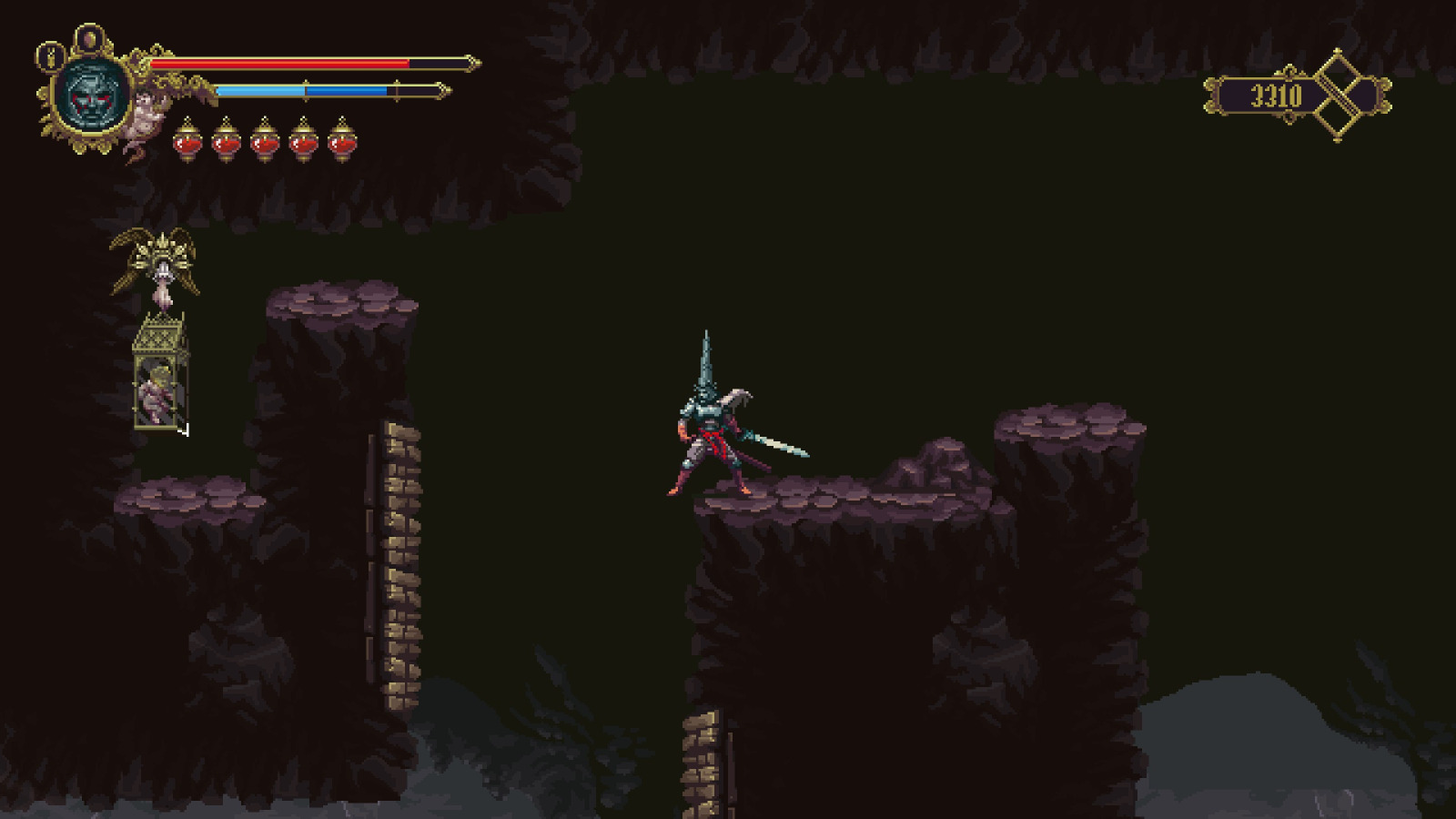Image resolution: width=1456 pixels, height=819 pixels.
Task: Click the fourth Bile Flask icon
Action: 304,141
